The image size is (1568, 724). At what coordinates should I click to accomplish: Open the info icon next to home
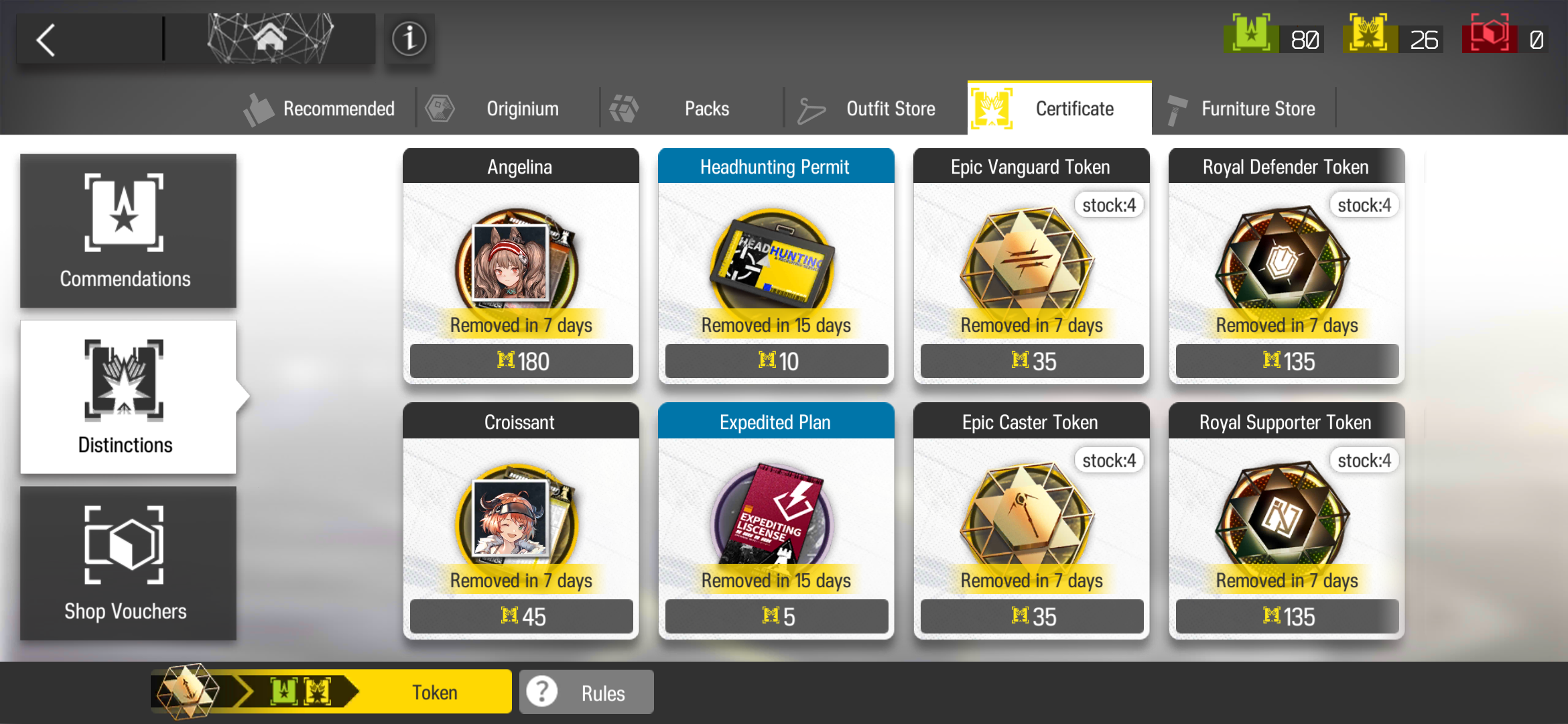pyautogui.click(x=409, y=38)
